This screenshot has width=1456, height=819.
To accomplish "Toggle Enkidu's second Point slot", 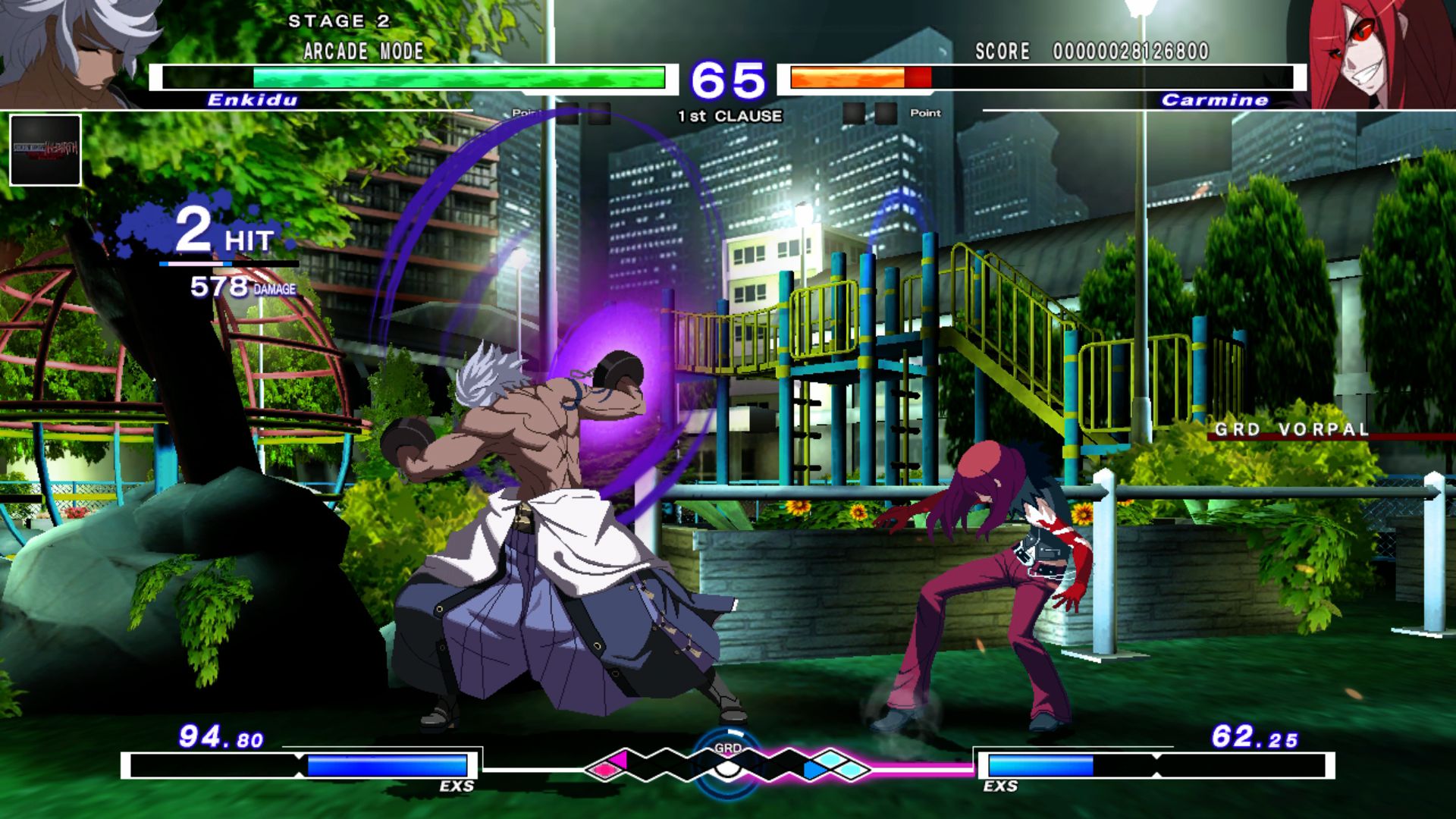I will 600,114.
